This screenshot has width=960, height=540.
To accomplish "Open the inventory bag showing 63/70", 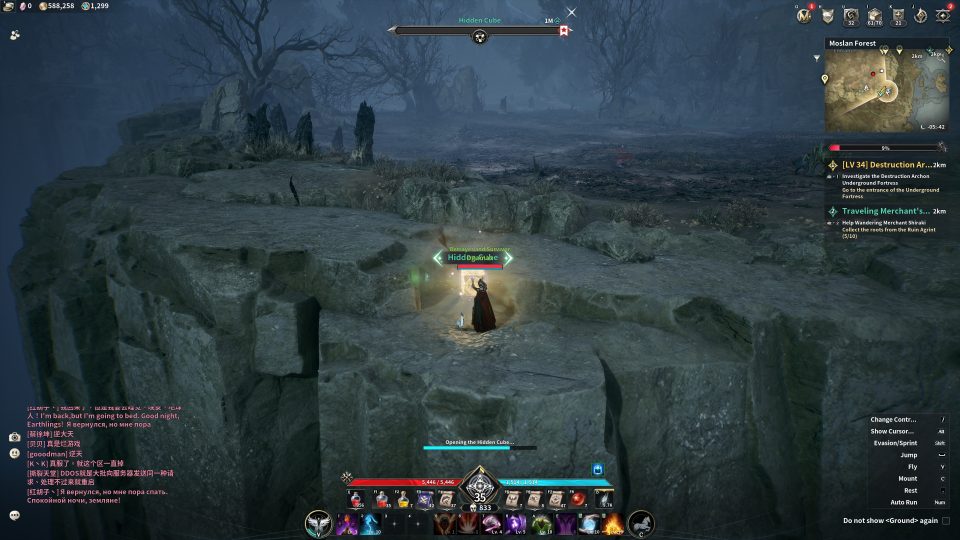I will pos(873,15).
